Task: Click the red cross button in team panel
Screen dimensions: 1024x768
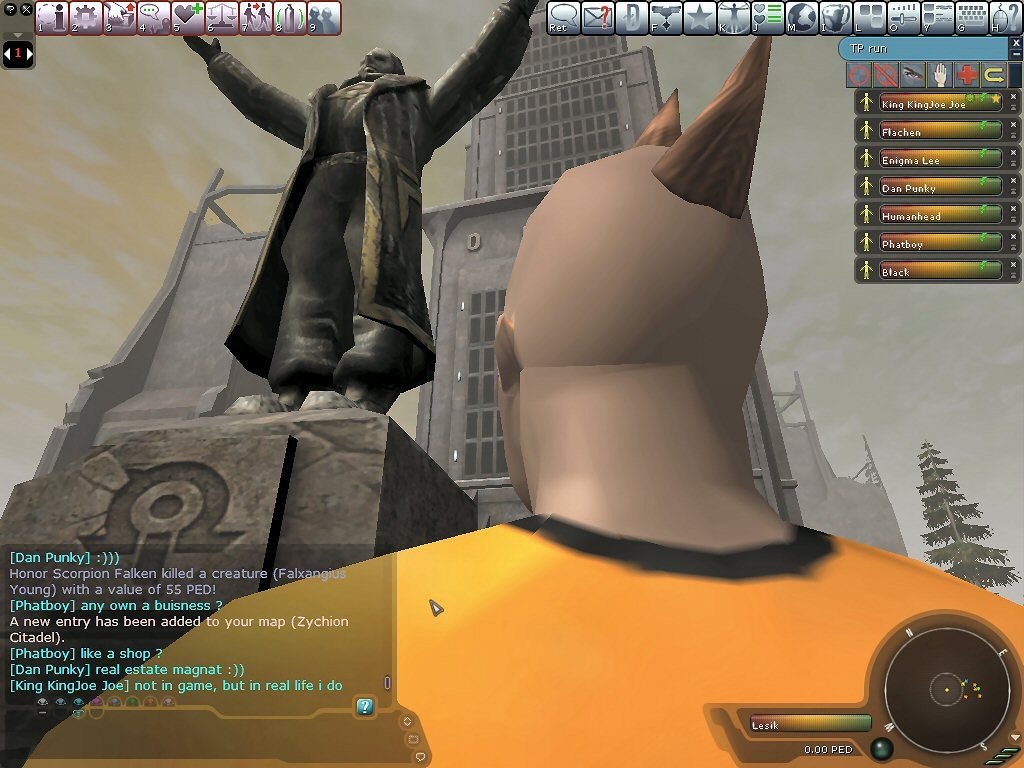Action: (967, 74)
